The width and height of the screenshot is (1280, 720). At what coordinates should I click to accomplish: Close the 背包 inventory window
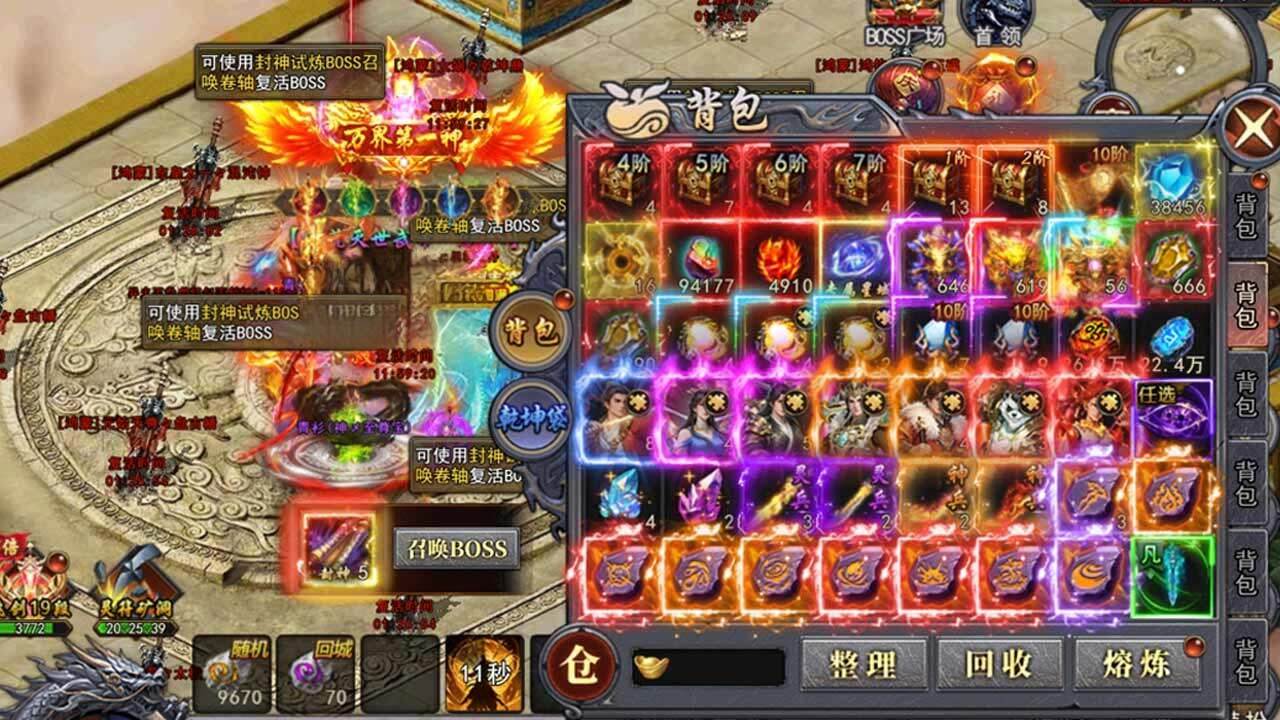pyautogui.click(x=1251, y=130)
